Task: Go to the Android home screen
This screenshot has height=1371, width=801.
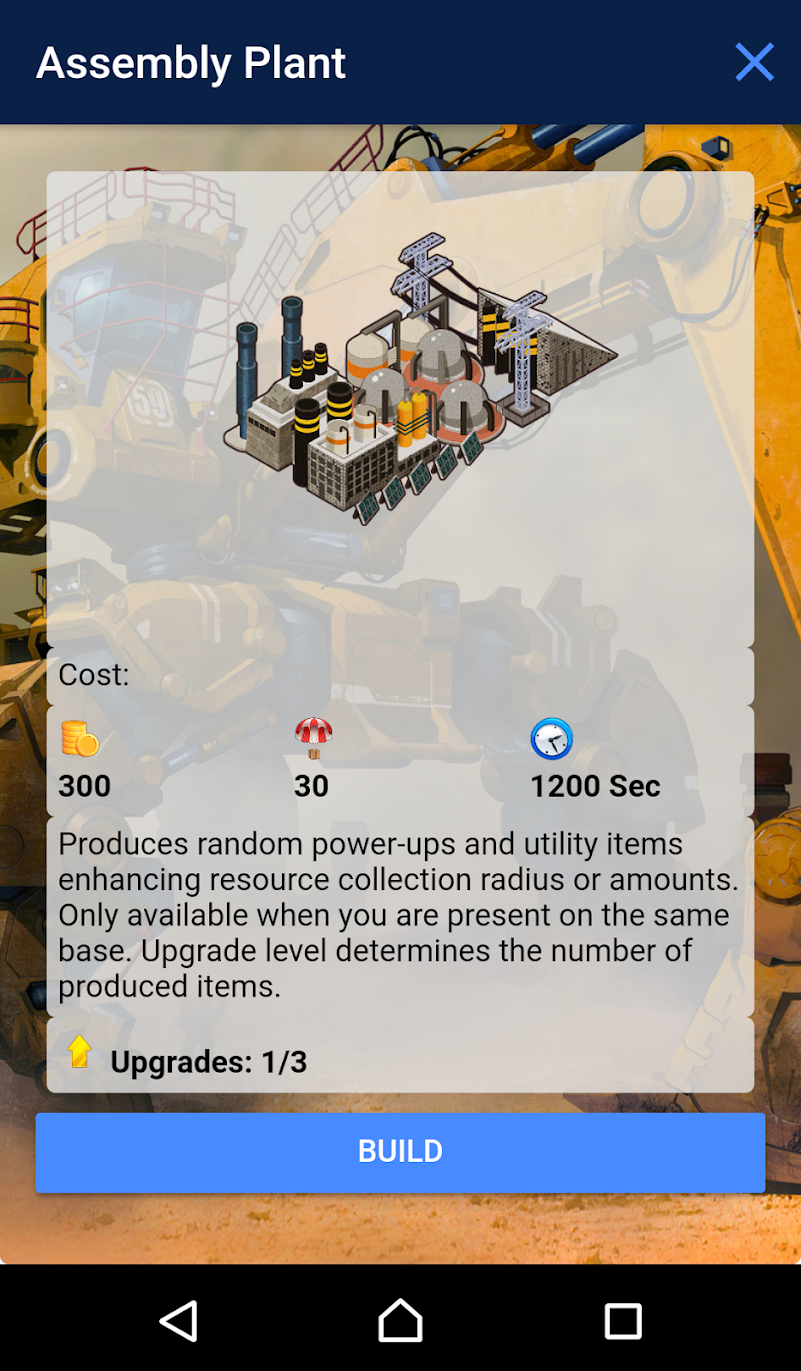Action: [400, 1321]
